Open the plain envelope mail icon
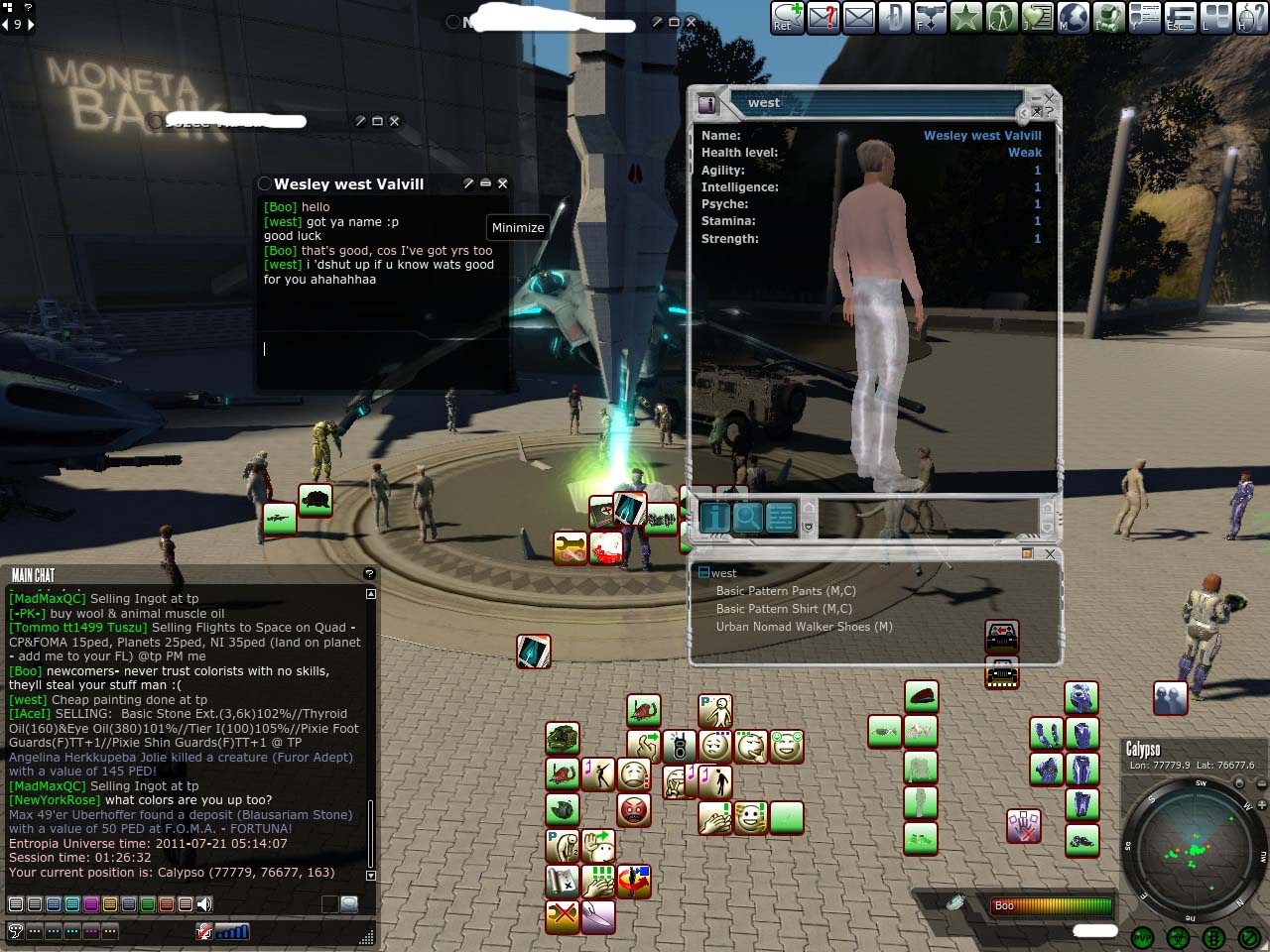This screenshot has width=1270, height=952. pyautogui.click(x=859, y=17)
